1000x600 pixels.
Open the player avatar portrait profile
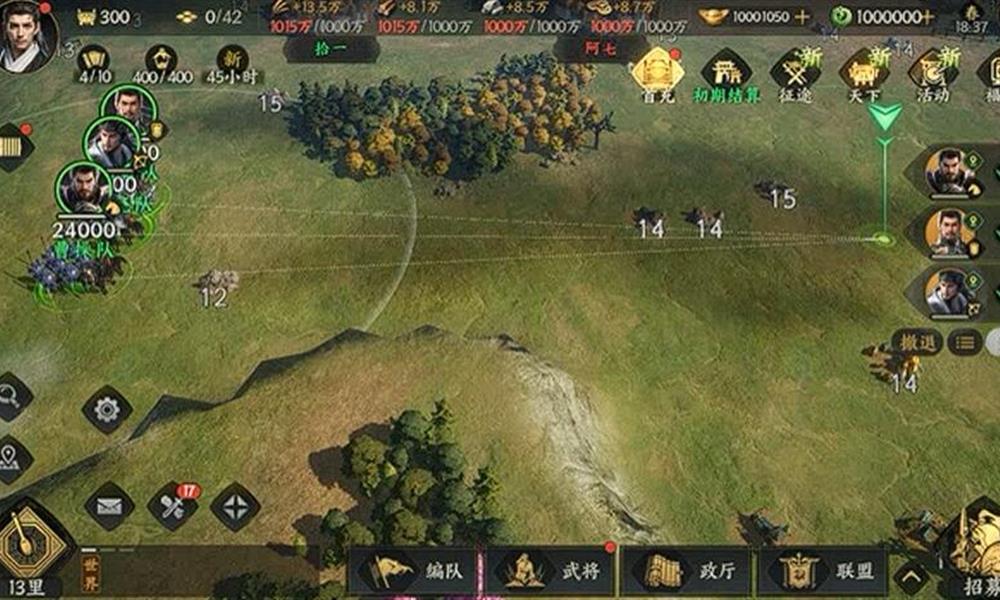point(27,35)
